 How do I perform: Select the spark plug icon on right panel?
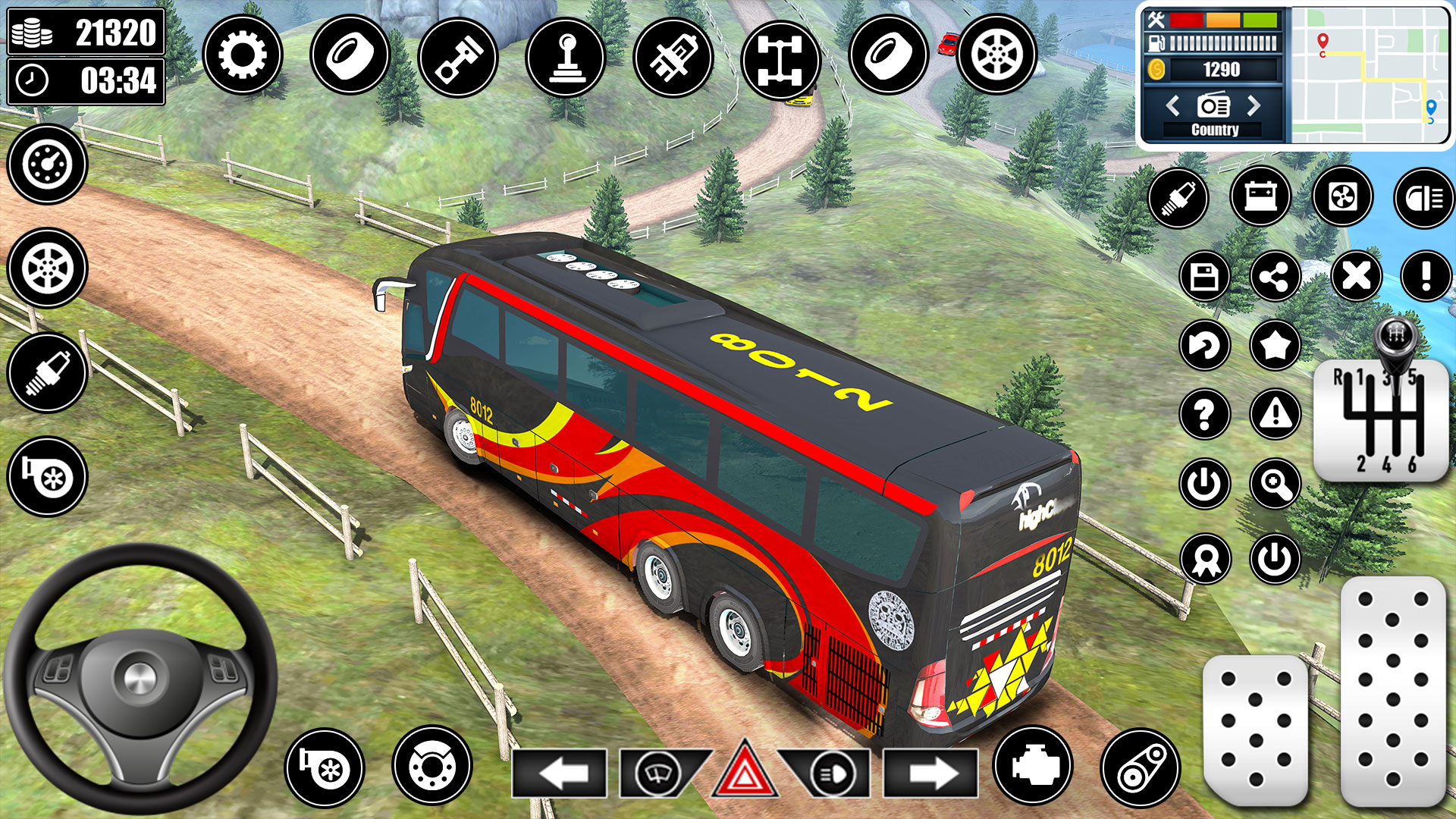point(1178,198)
